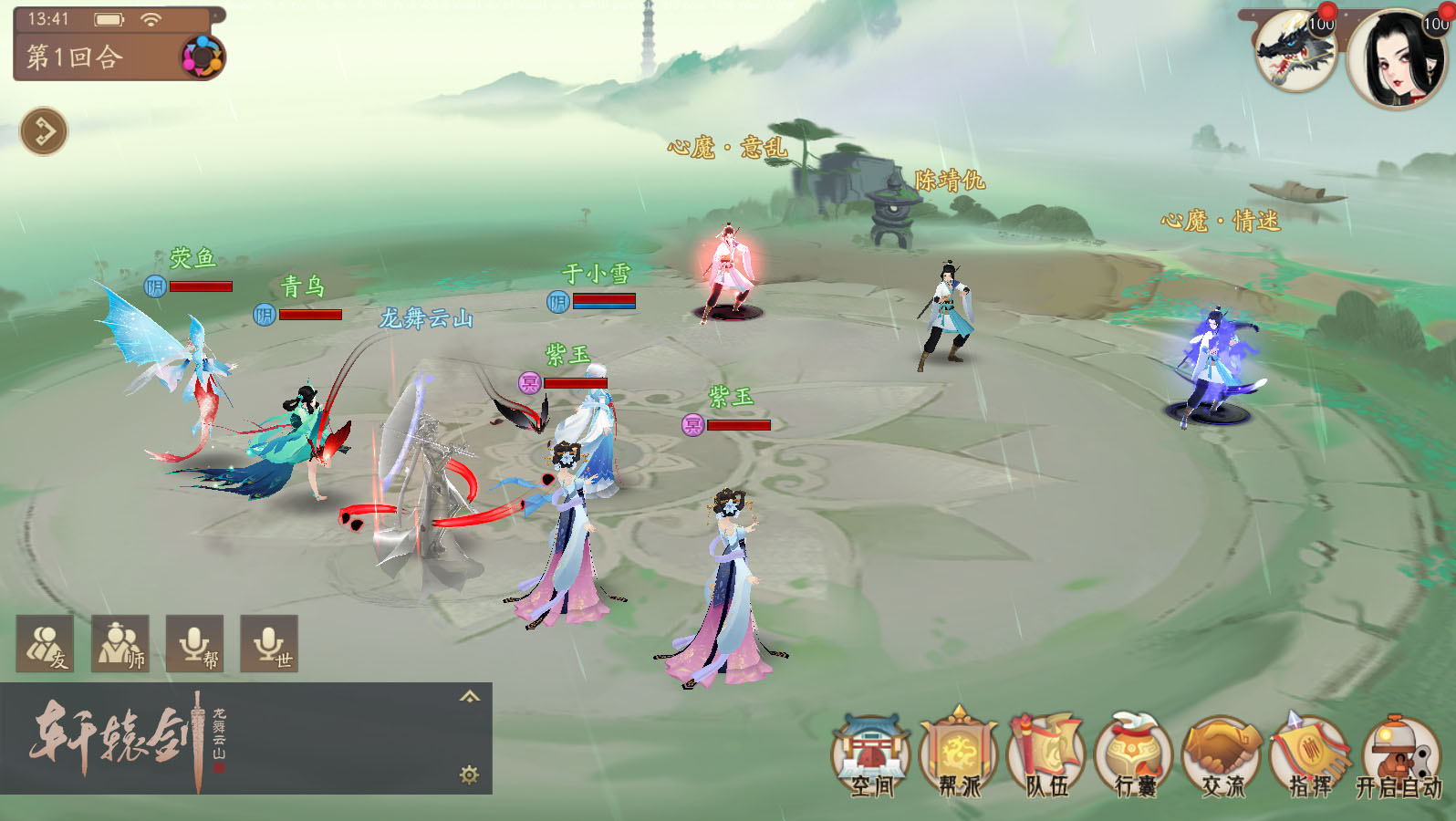Viewport: 1456px width, 821px height.
Task: Expand the chat panel with the up arrow
Action: tap(469, 697)
